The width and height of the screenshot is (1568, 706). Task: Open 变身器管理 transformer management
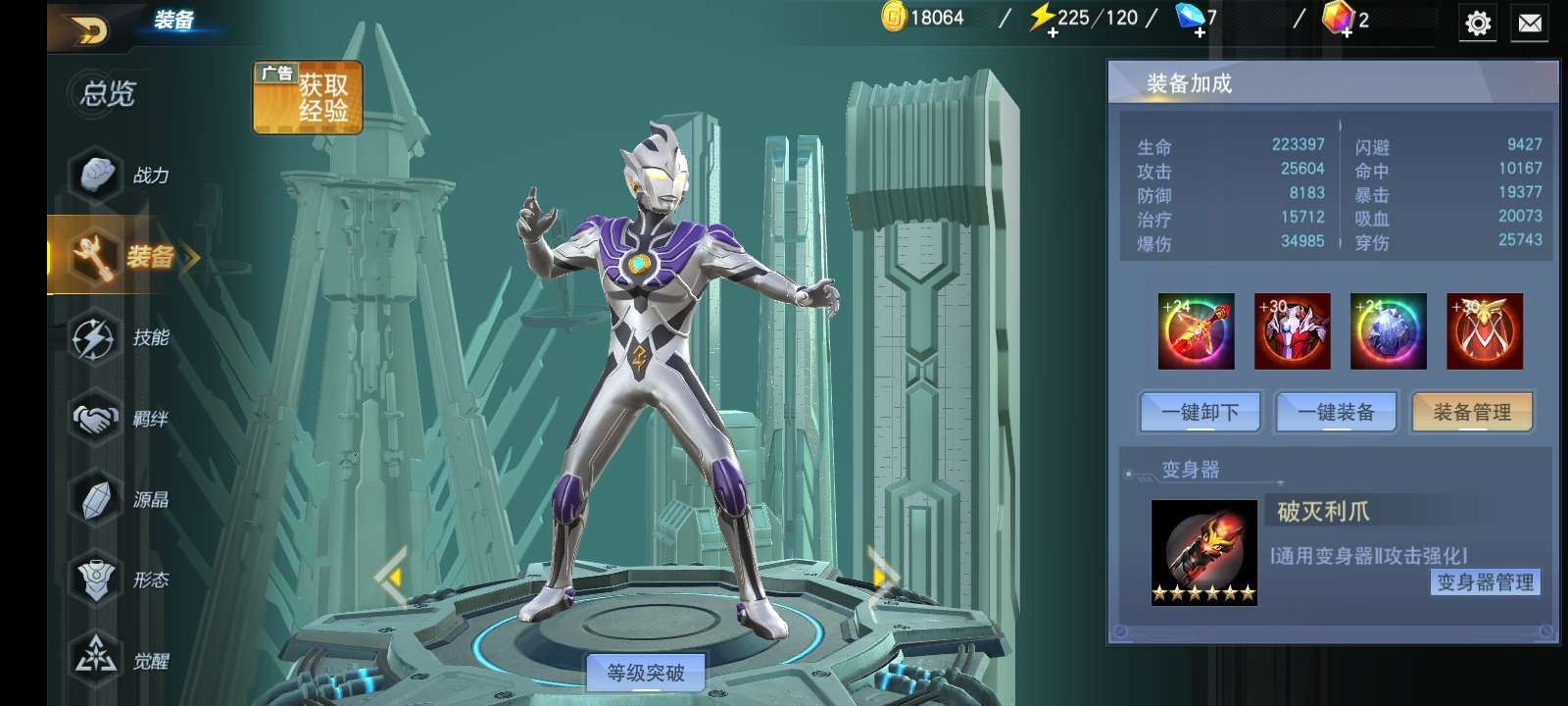click(1485, 582)
